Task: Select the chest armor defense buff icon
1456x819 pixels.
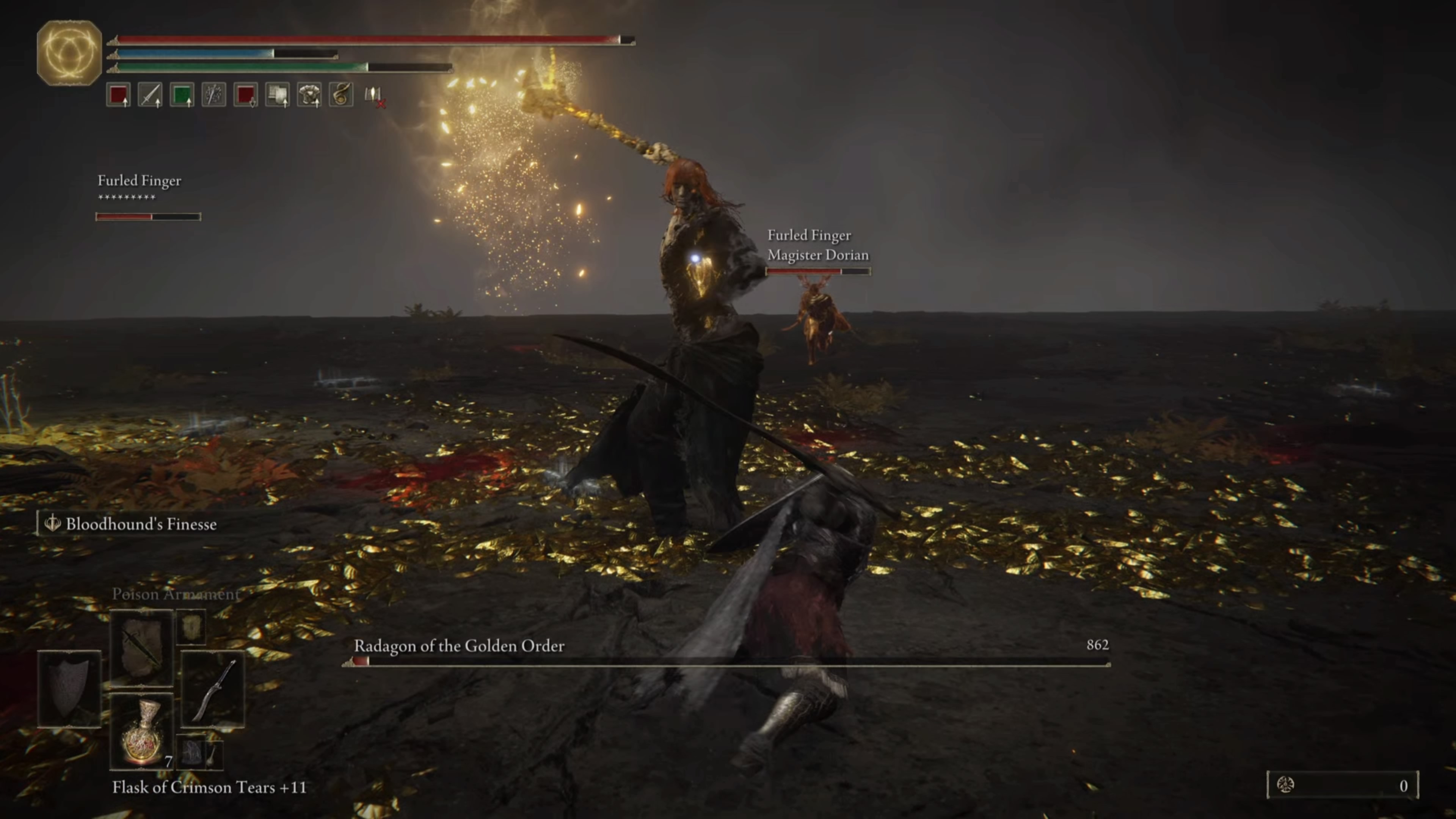Action: (x=309, y=94)
